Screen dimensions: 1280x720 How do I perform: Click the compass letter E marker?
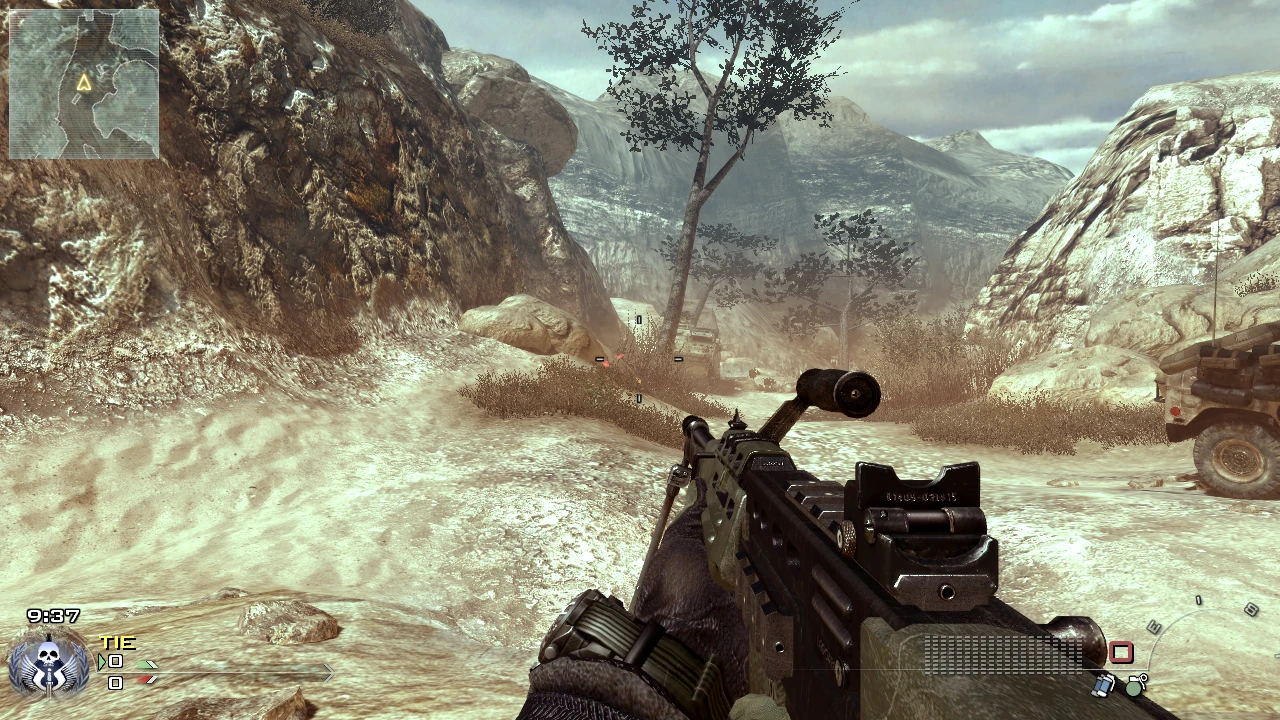[1154, 628]
